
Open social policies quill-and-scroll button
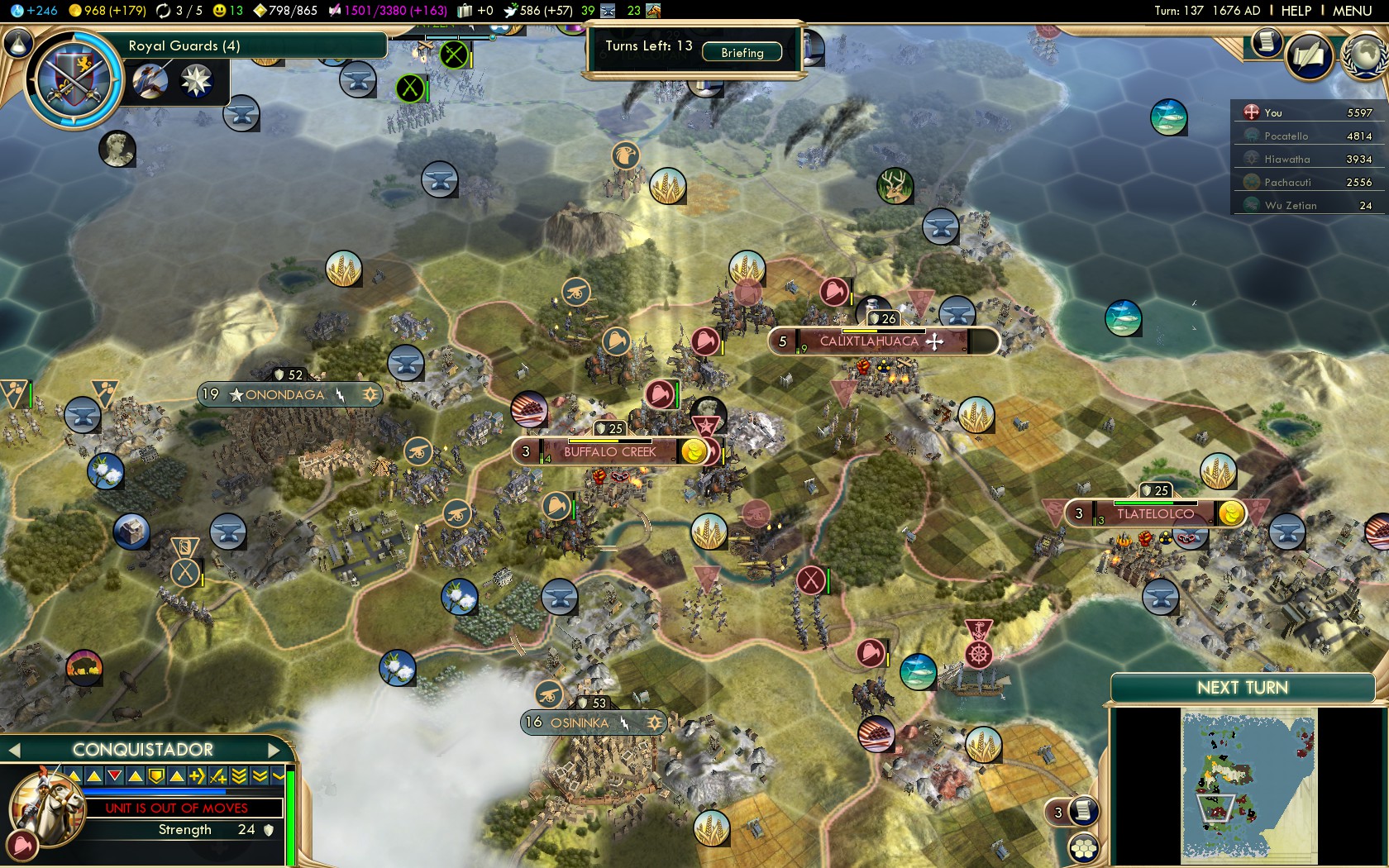pyautogui.click(x=1309, y=56)
